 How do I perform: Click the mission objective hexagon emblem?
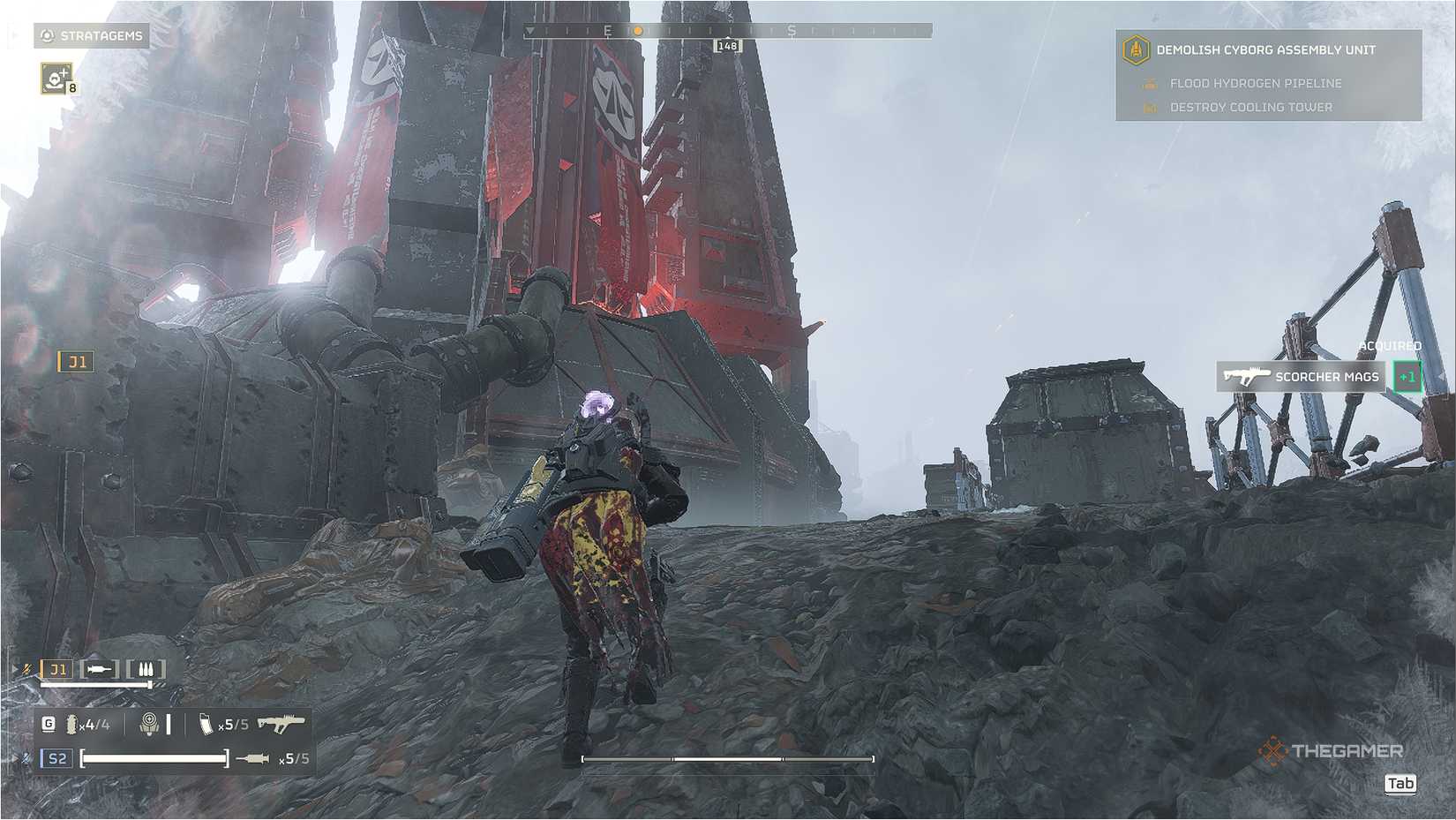point(1137,50)
